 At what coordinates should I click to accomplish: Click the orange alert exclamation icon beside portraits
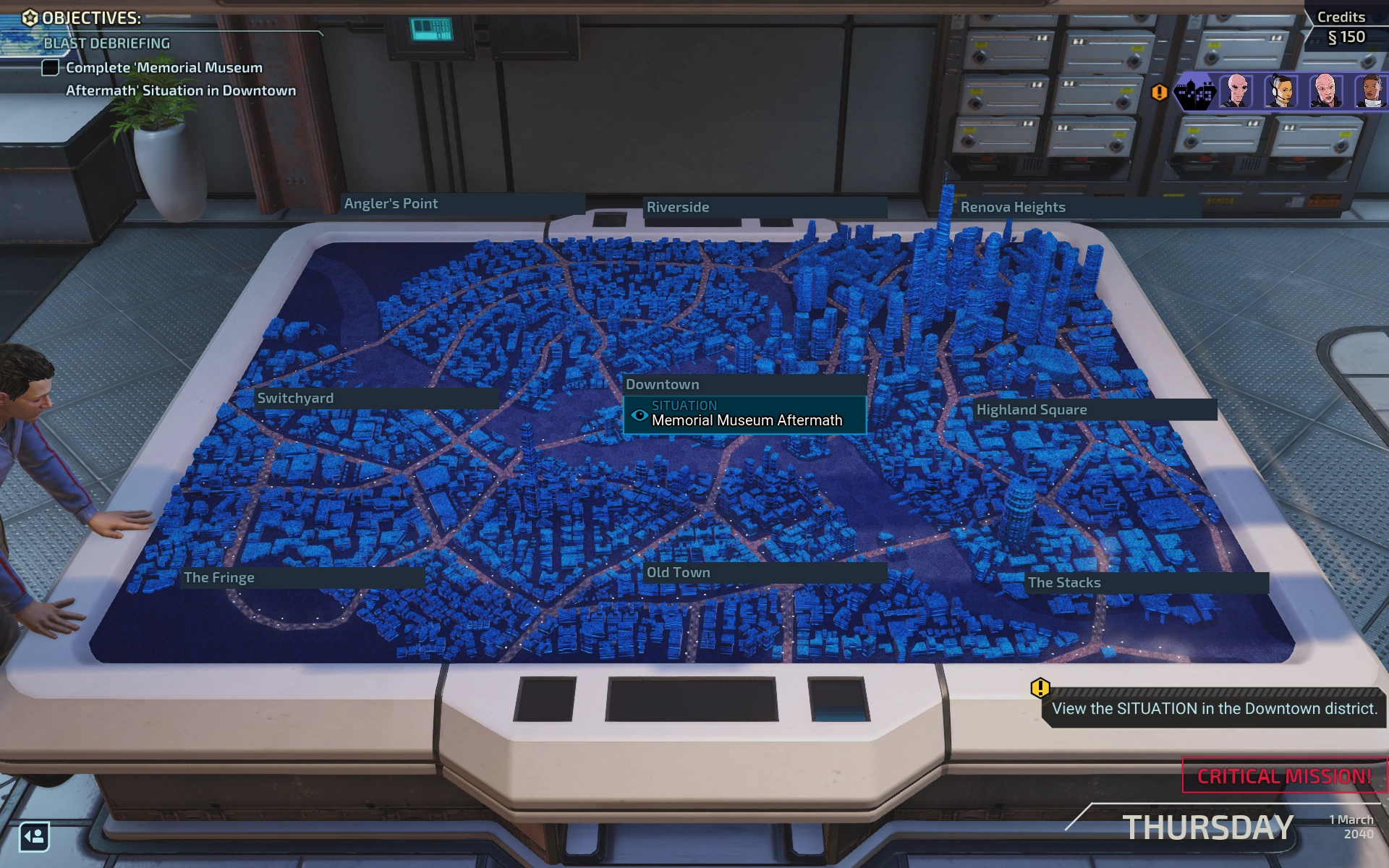click(x=1159, y=92)
